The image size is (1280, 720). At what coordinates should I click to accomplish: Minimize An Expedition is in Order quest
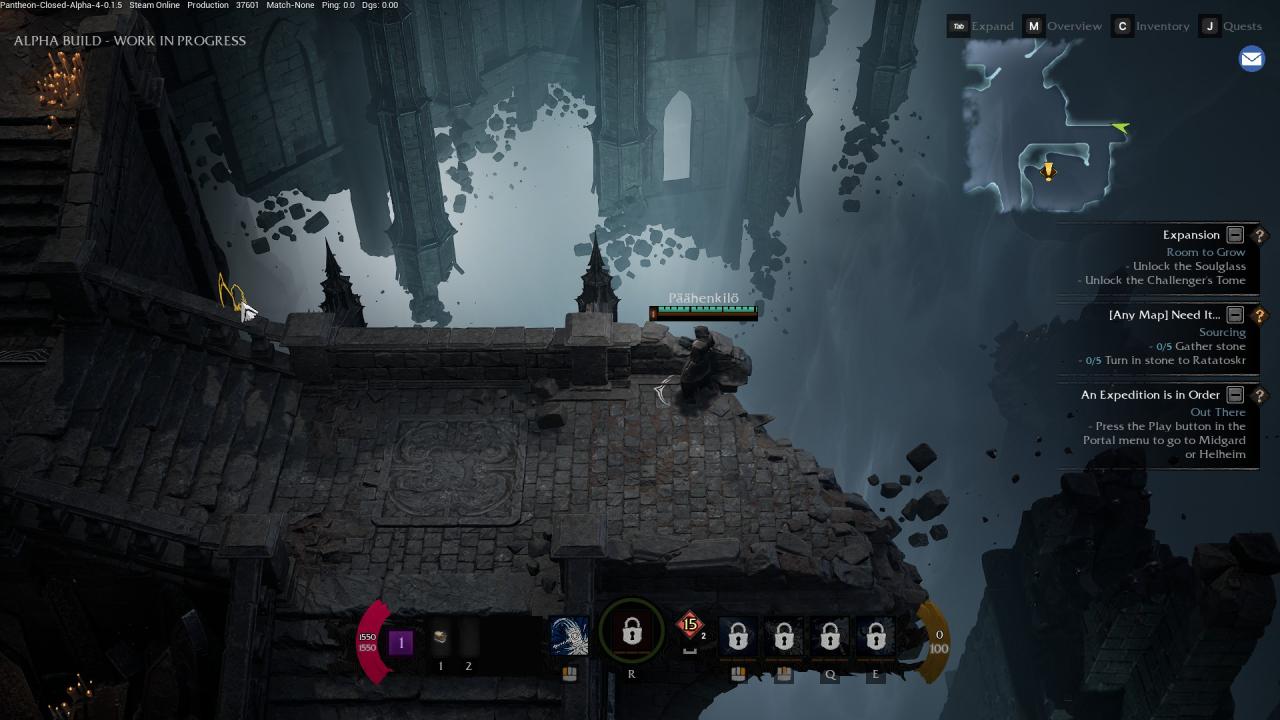(x=1235, y=395)
